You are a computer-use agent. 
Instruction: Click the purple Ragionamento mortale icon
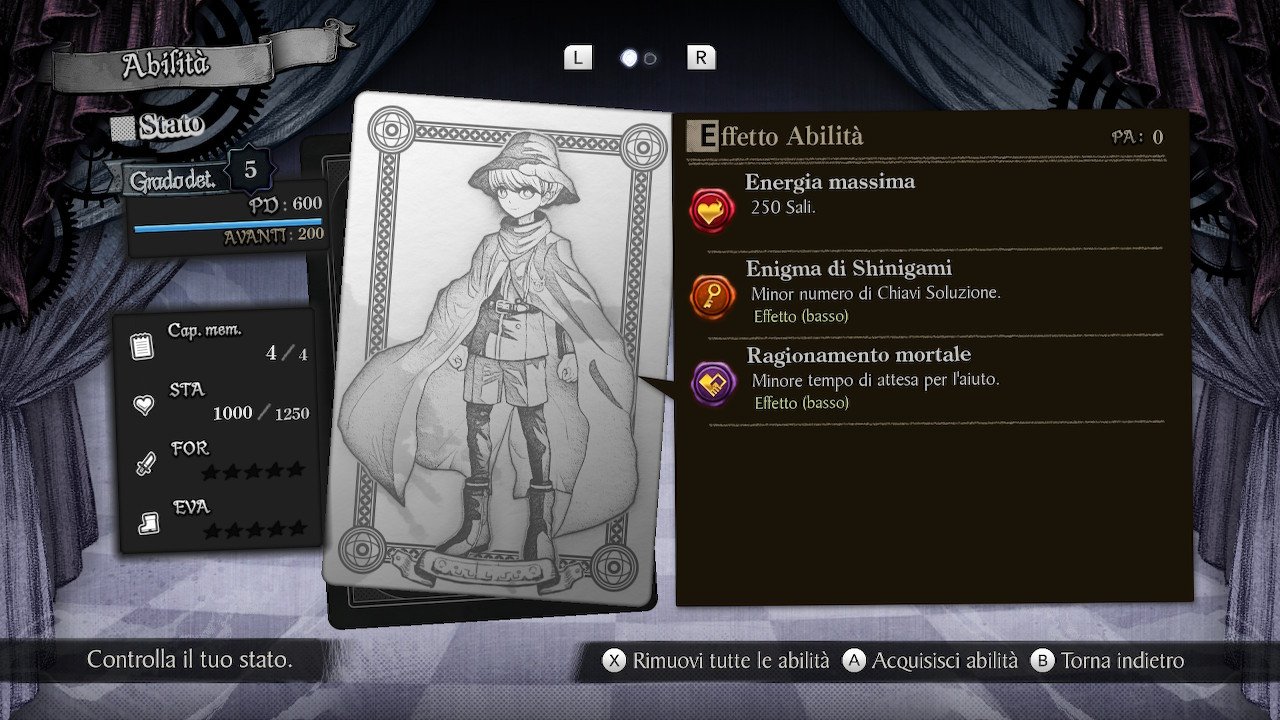click(714, 383)
